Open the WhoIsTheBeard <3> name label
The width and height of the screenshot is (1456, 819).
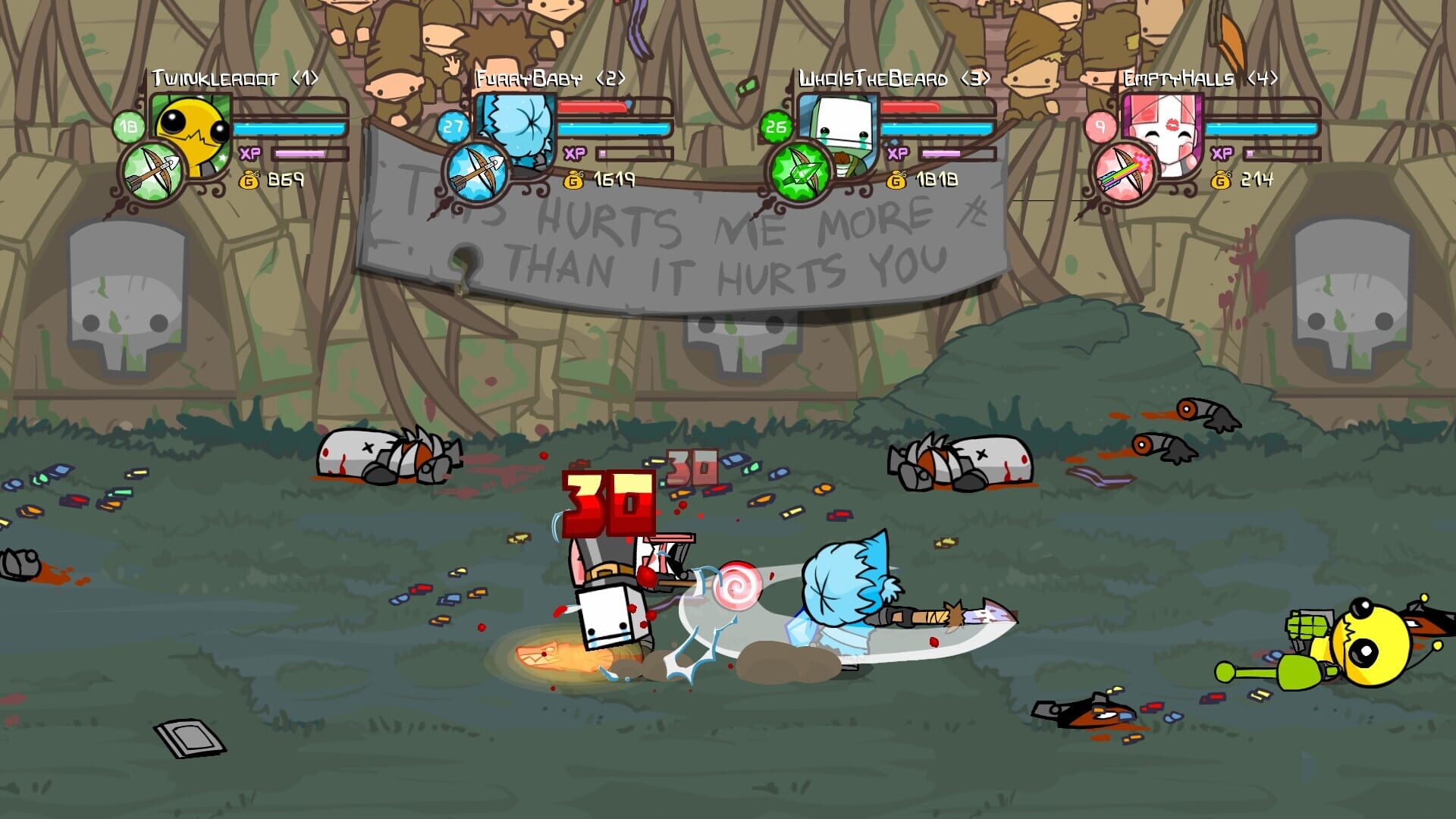(895, 77)
